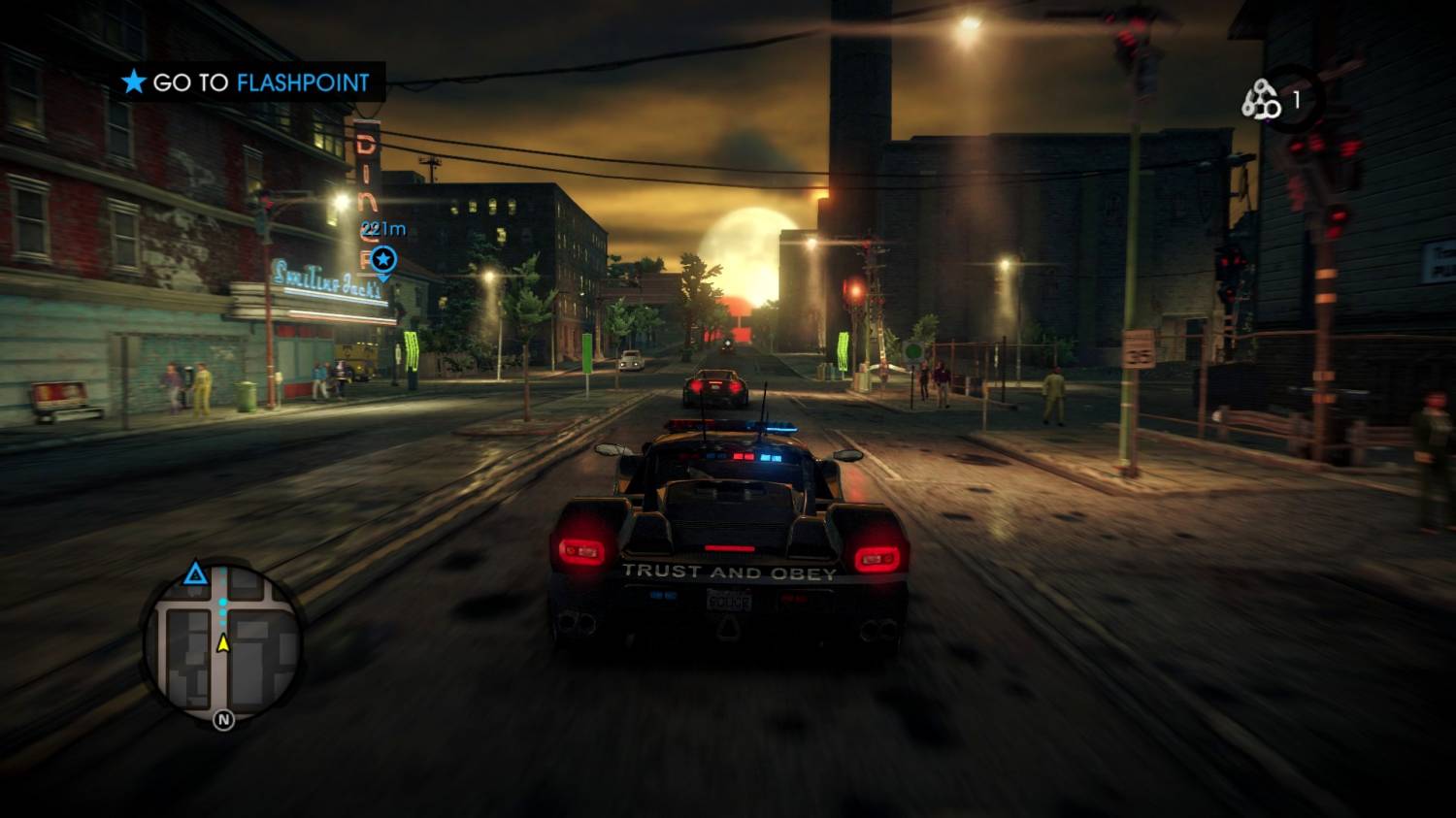This screenshot has height=818, width=1456.
Task: Select the yellow player arrow on minimap
Action: (223, 642)
